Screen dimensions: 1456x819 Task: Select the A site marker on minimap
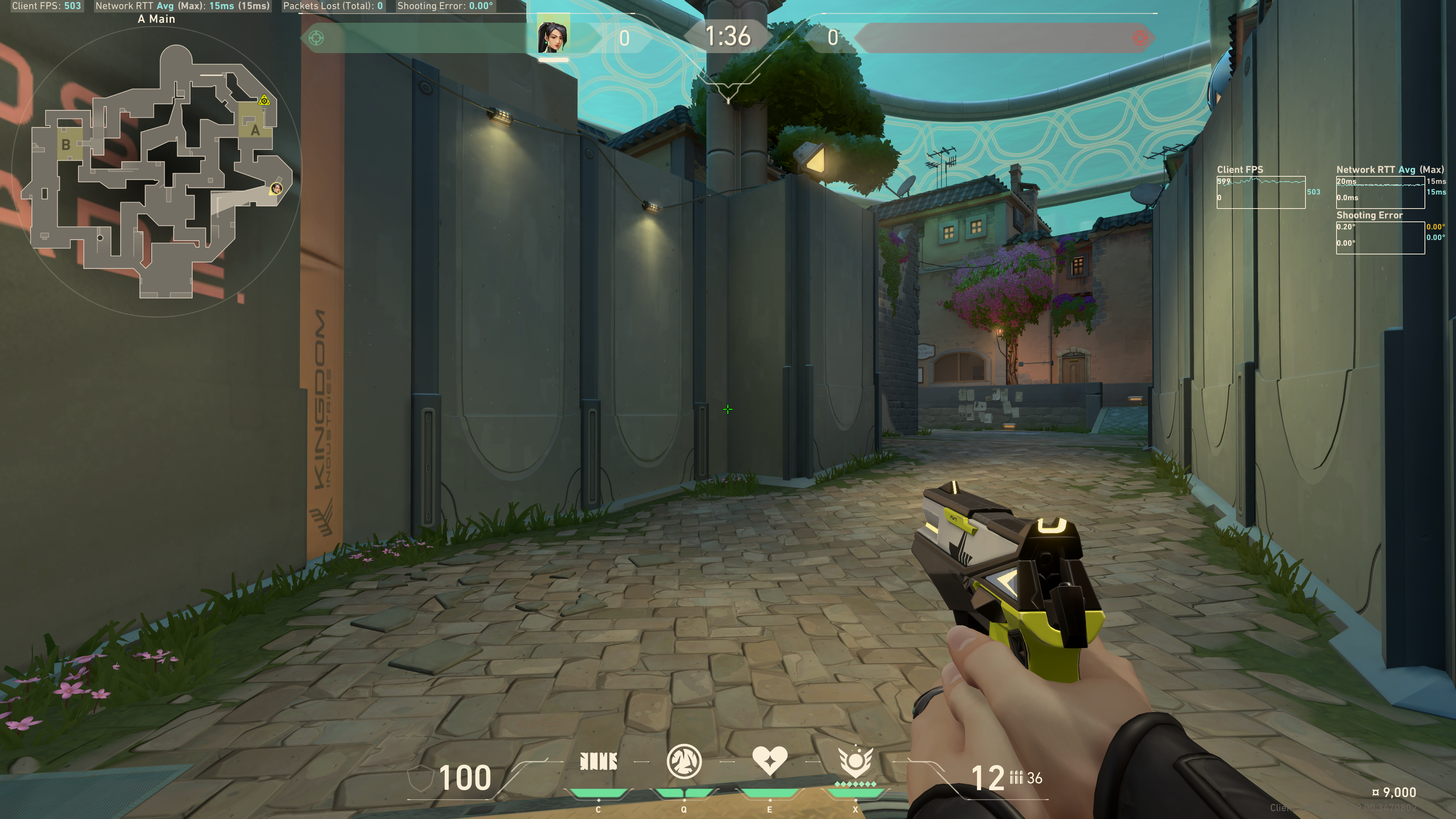click(255, 130)
